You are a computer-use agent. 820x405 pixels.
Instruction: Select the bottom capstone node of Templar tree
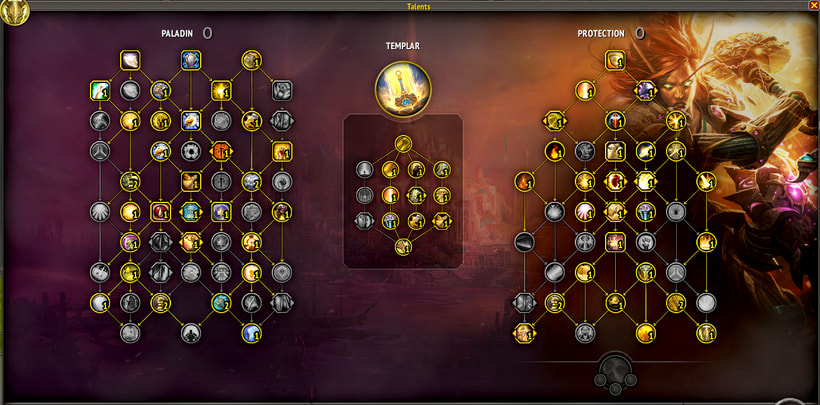[x=403, y=246]
